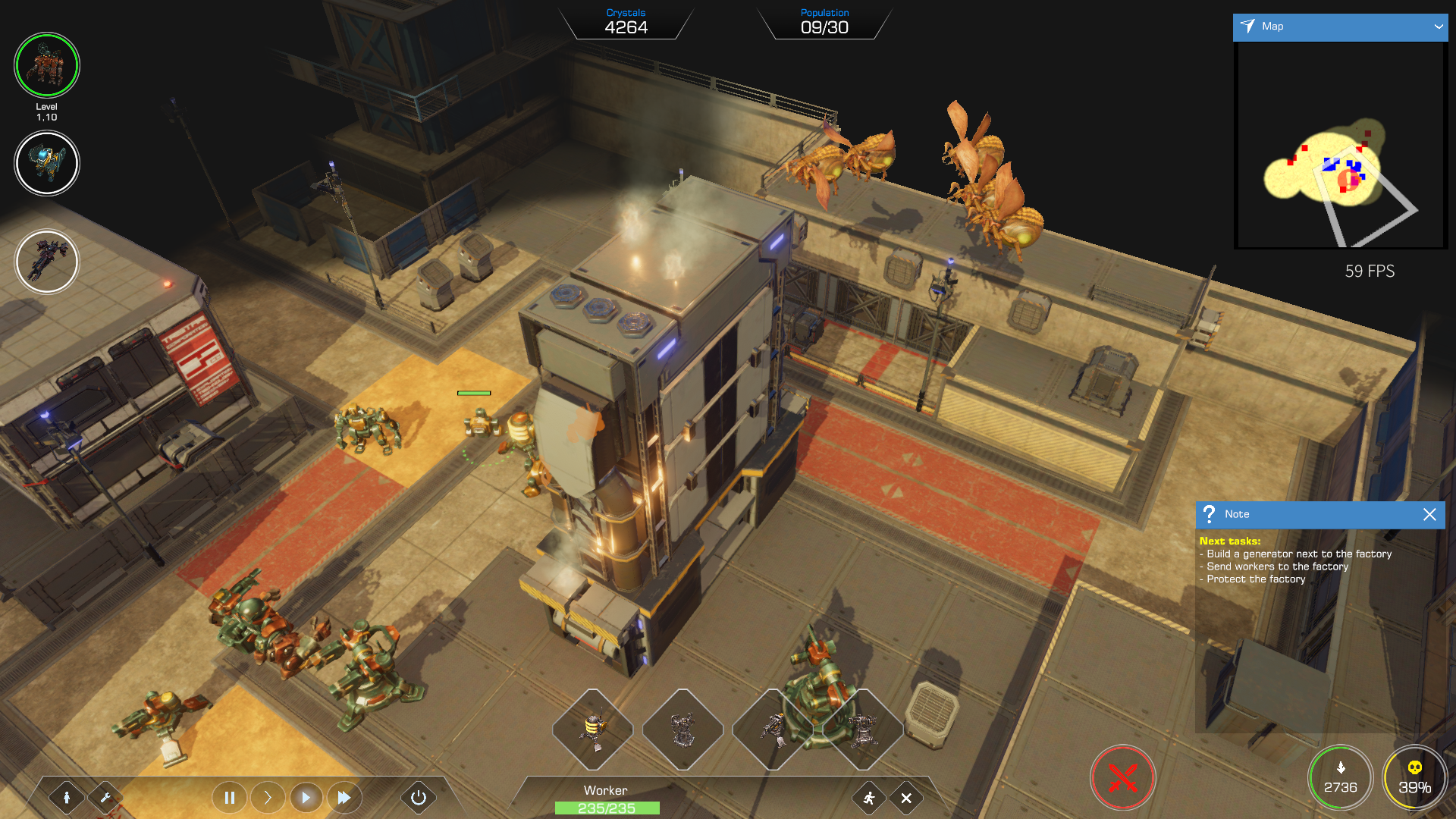Screen dimensions: 1456x819
Task: Deselect the Worker with the X button
Action: [906, 798]
